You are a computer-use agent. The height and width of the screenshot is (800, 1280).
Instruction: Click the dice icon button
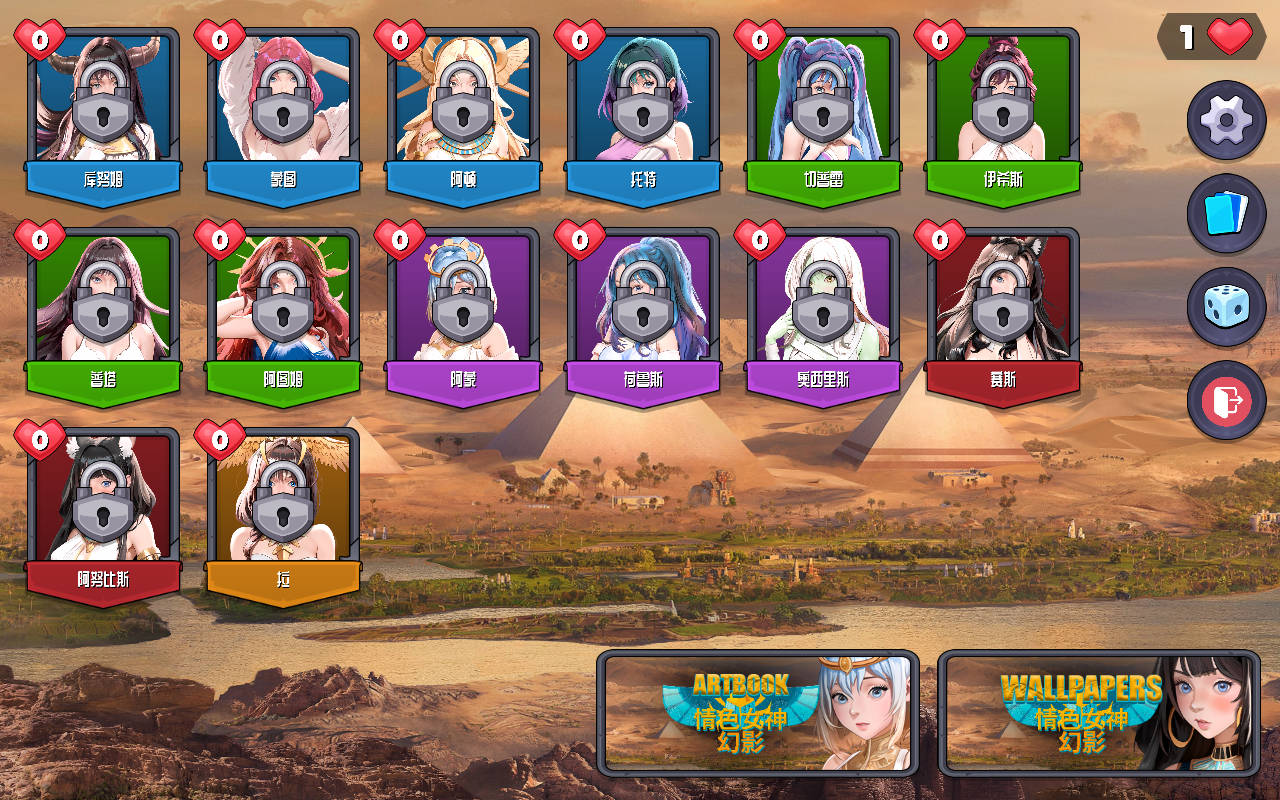(1226, 307)
